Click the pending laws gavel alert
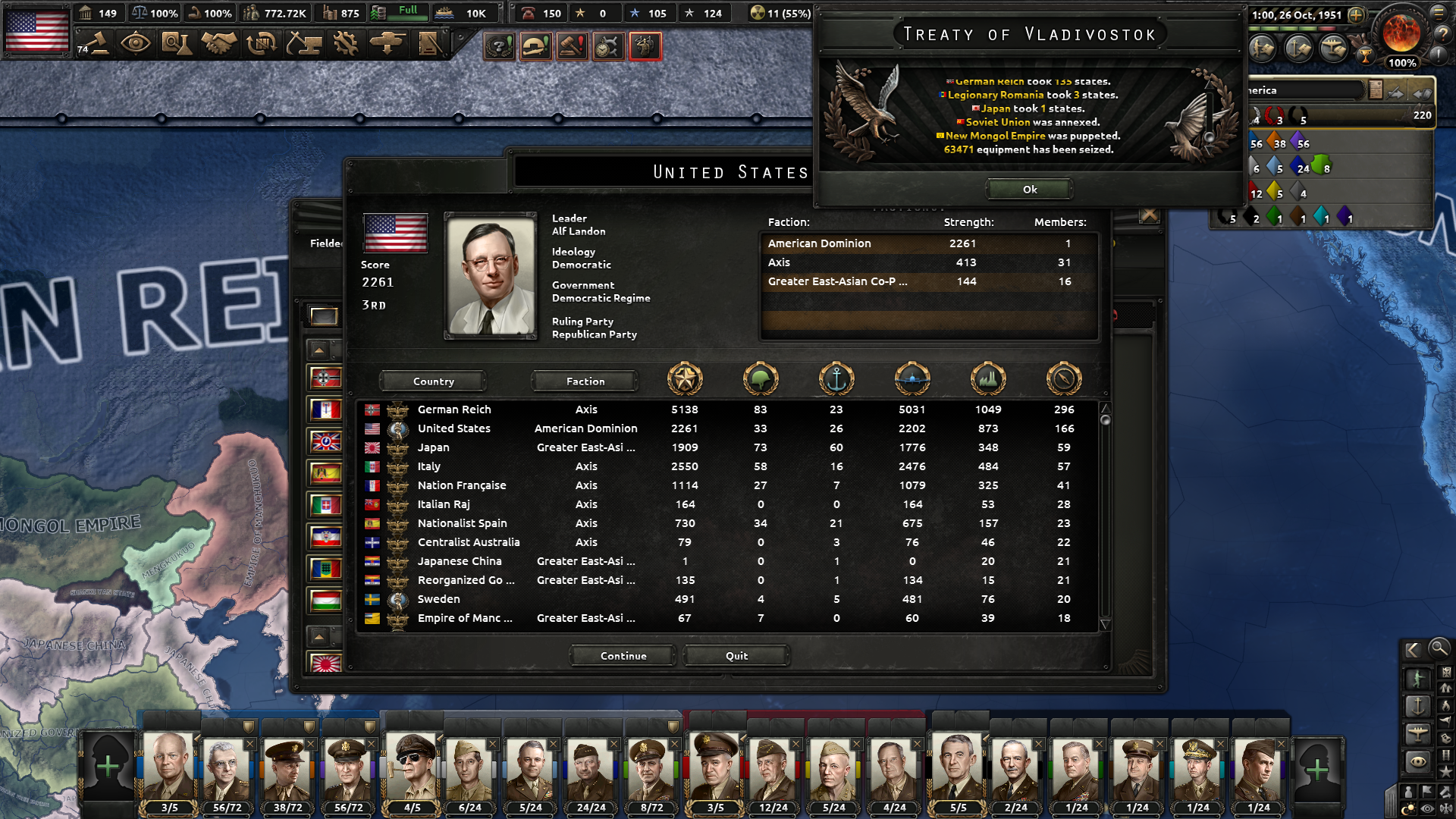 tap(571, 45)
